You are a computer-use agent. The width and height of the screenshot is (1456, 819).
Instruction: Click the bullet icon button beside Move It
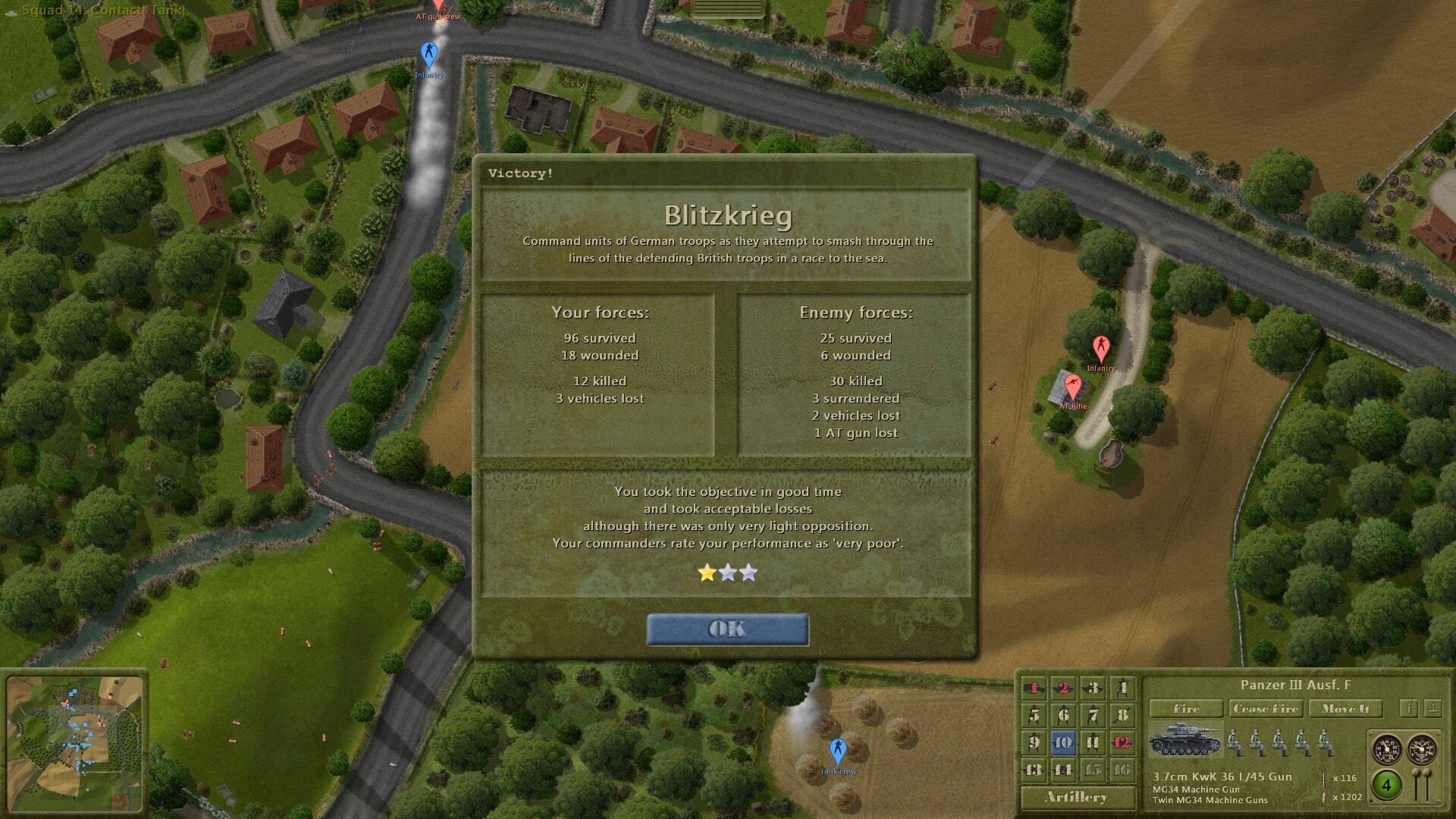pos(1408,708)
